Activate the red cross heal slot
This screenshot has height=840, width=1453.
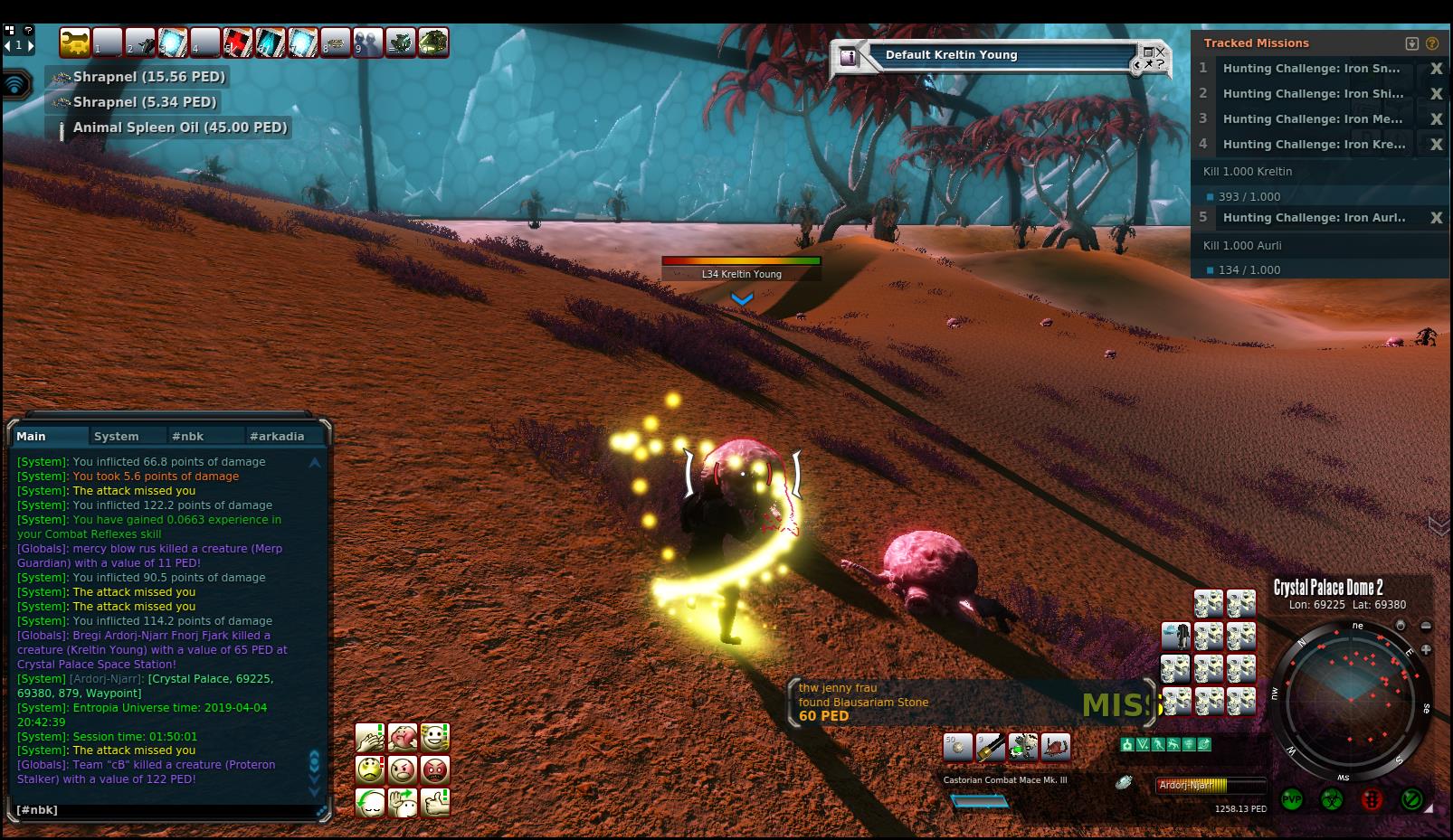tap(238, 42)
